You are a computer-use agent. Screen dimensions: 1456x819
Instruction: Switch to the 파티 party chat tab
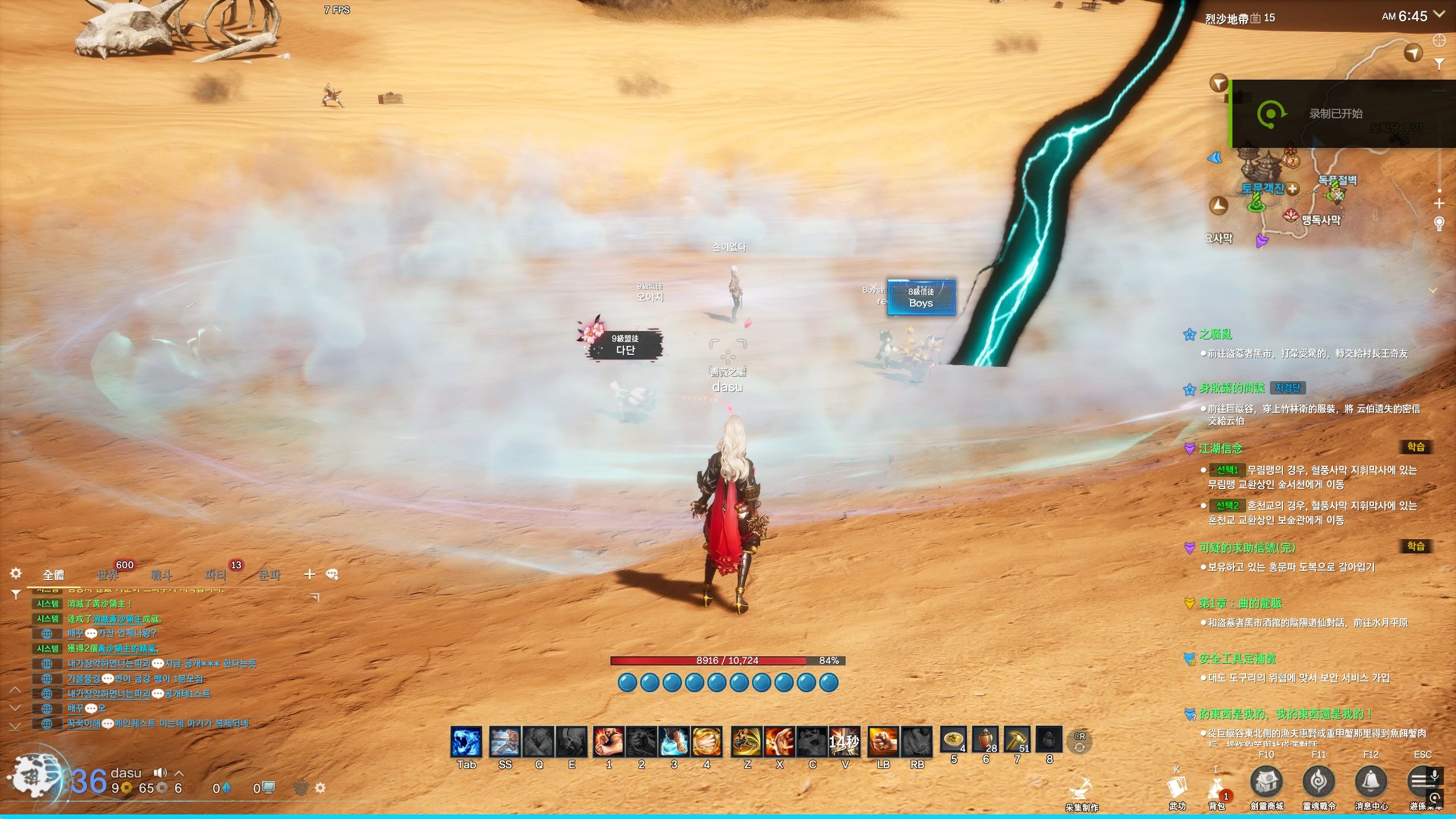point(216,575)
